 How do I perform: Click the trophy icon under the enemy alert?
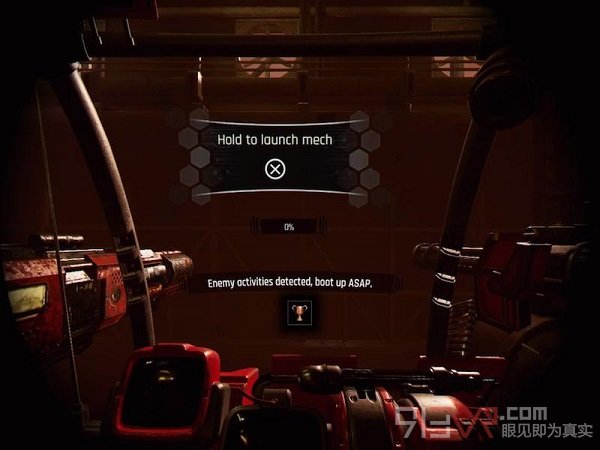pyautogui.click(x=295, y=314)
